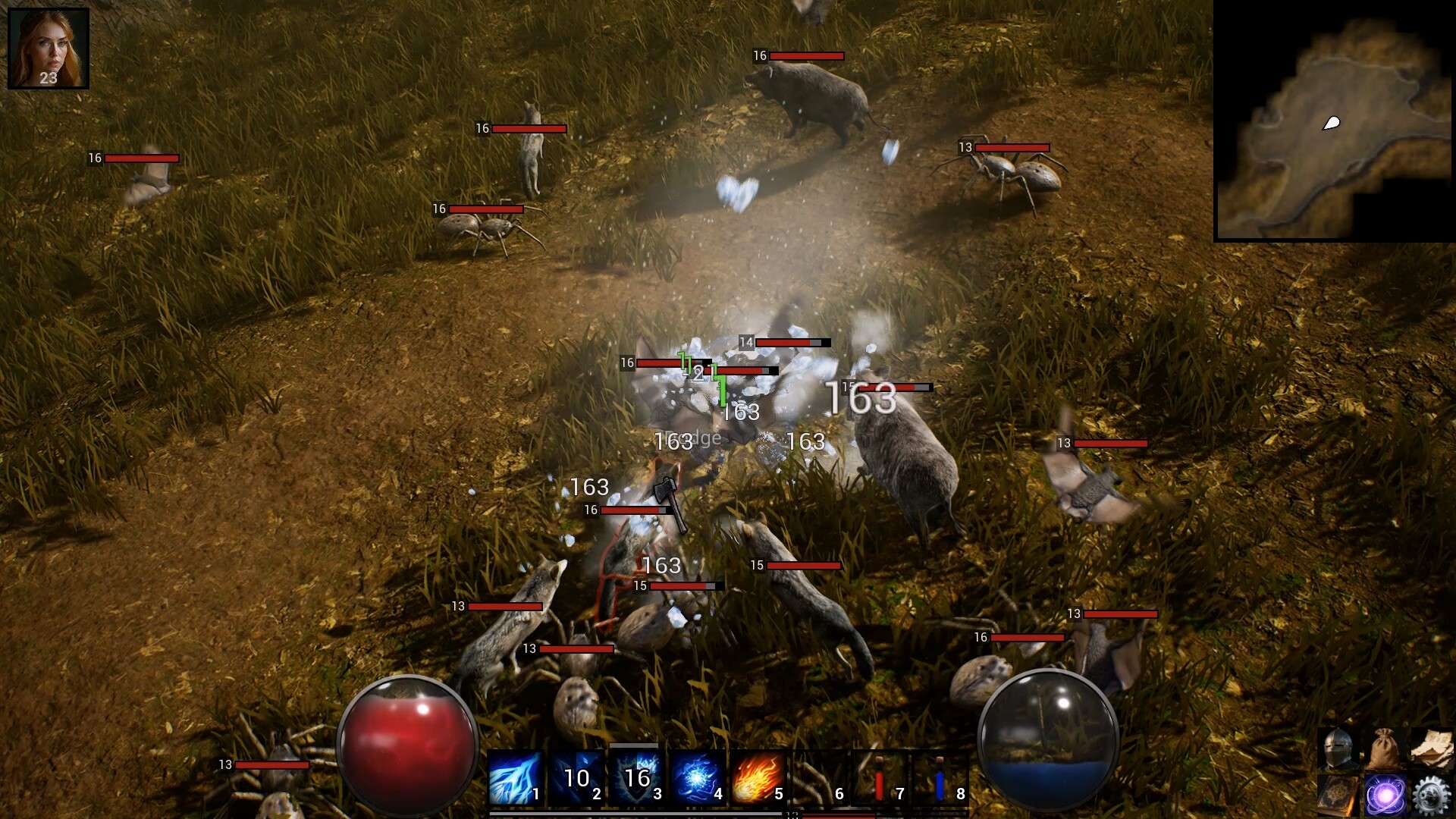Open the inventory sack icon

pos(1385,747)
